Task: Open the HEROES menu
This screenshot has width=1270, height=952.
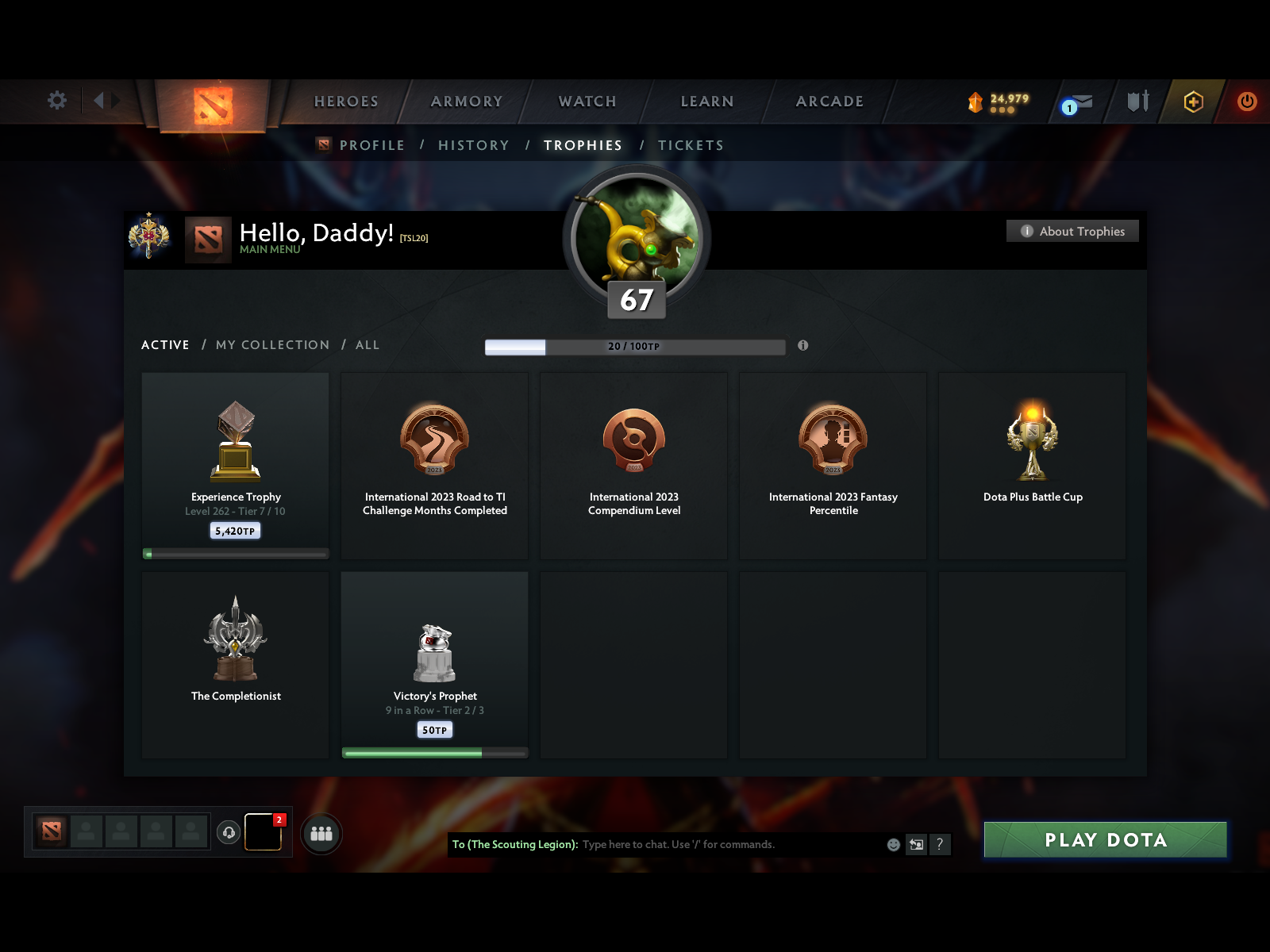Action: [346, 102]
